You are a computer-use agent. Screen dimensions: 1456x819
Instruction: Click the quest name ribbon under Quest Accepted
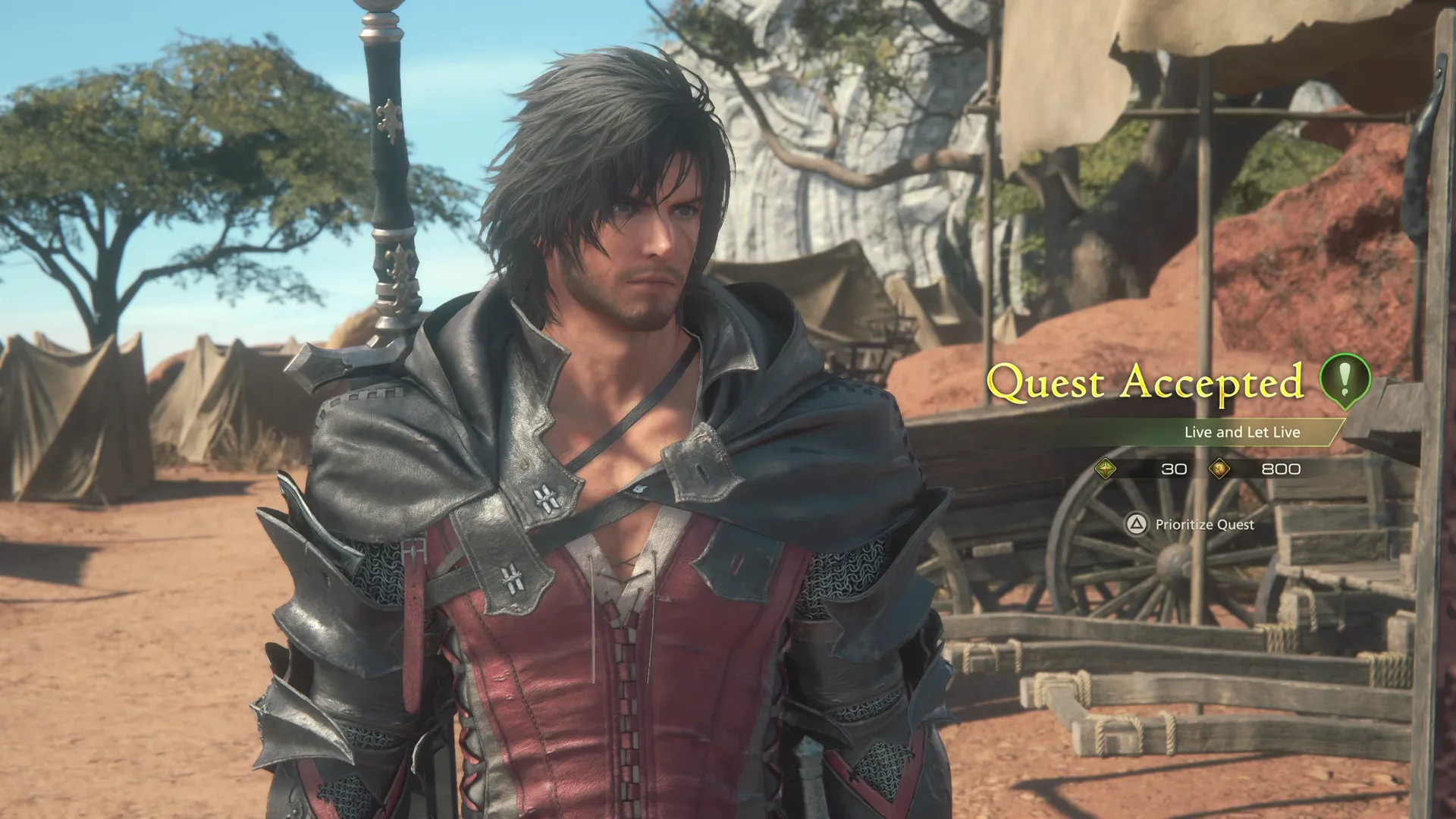[x=1241, y=432]
